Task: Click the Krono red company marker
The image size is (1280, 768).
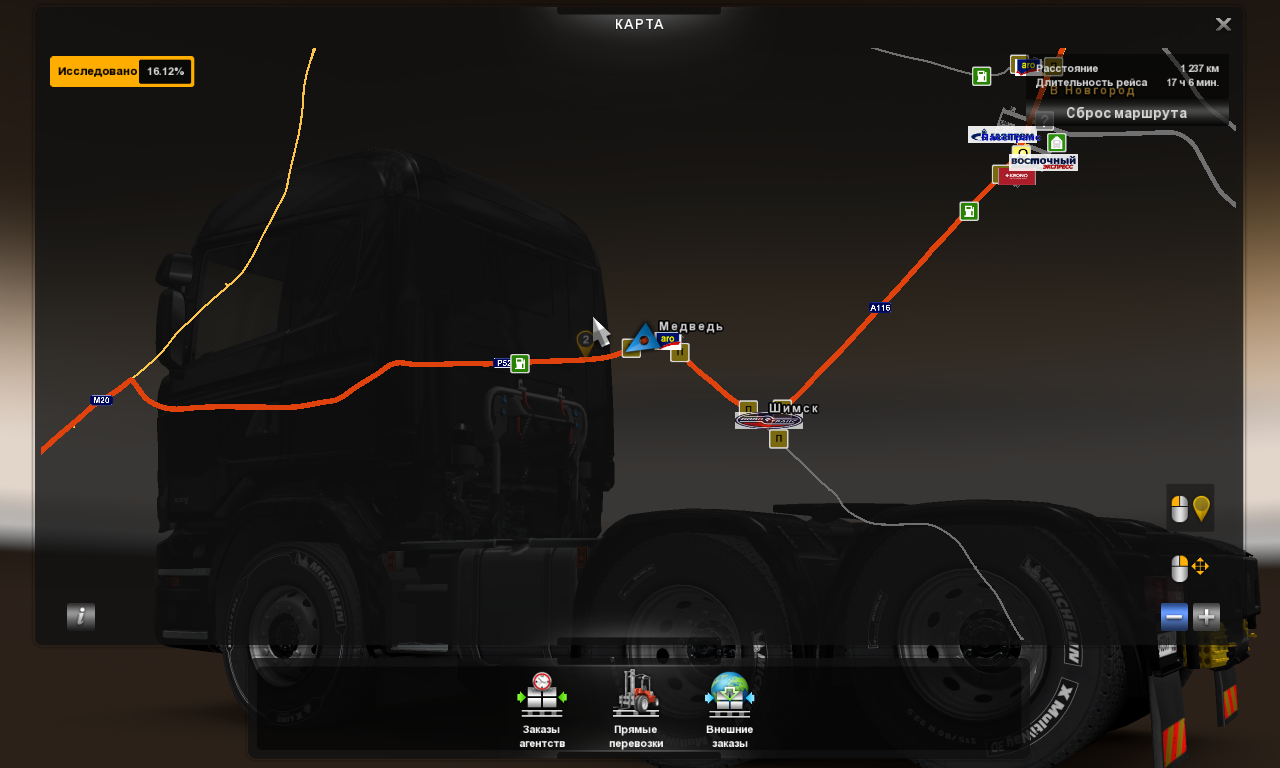Action: 1017,176
